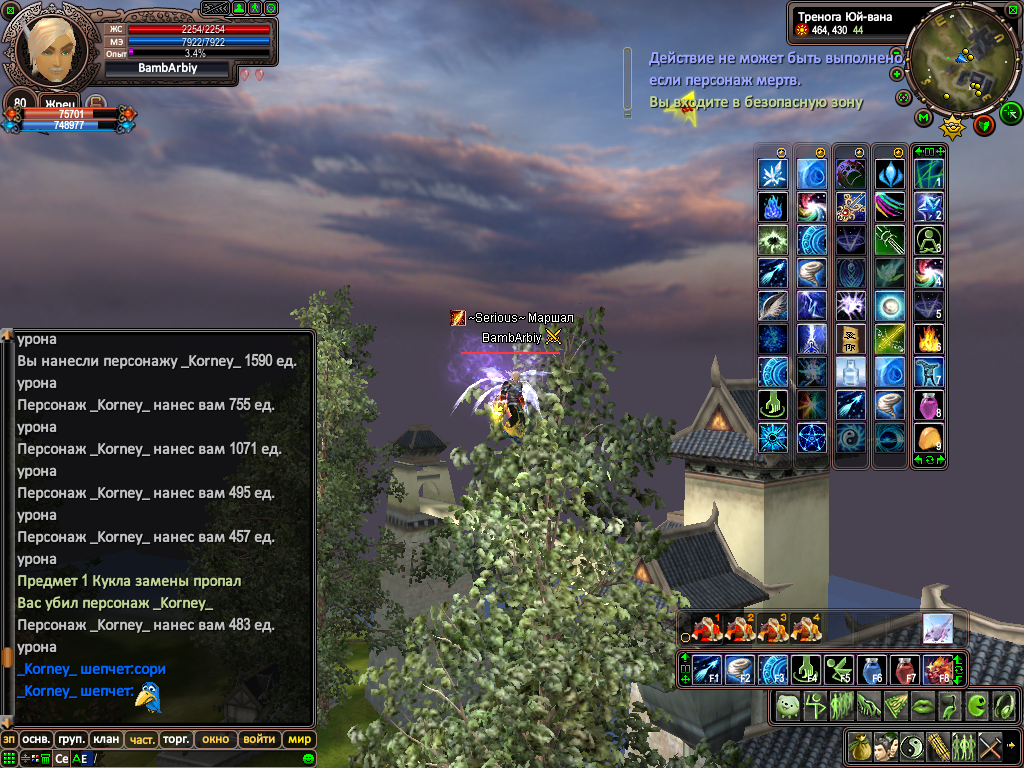This screenshot has height=768, width=1024.
Task: Activate the fire skill in slot 6
Action: pyautogui.click(x=929, y=339)
